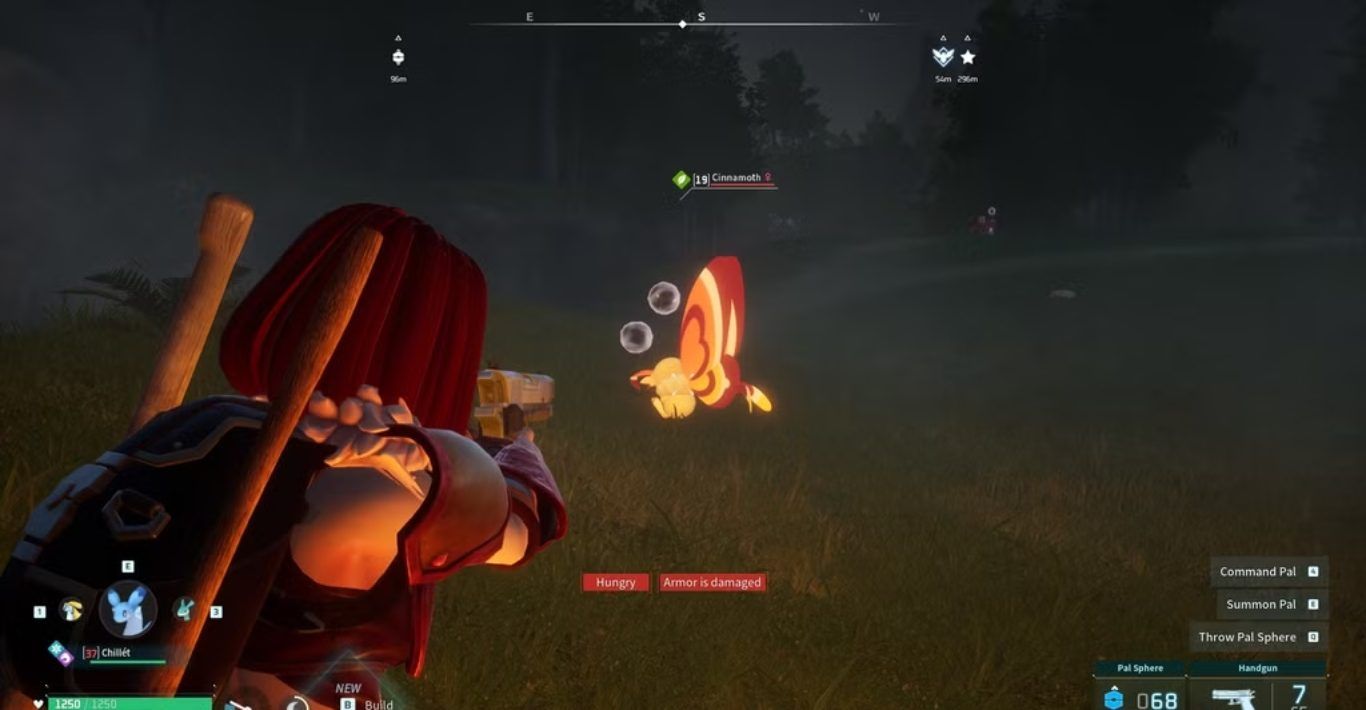This screenshot has height=710, width=1366.
Task: Select the Pal Sphere slot
Action: click(x=1141, y=688)
